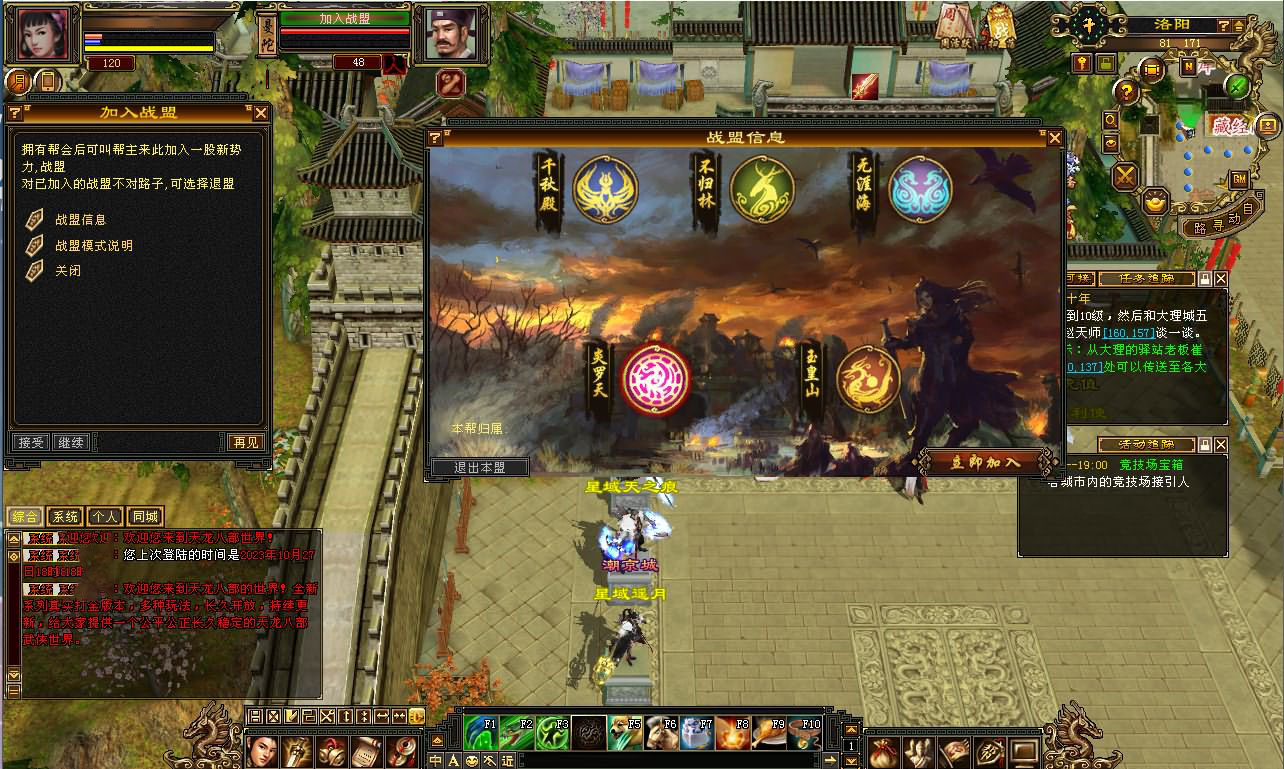The height and width of the screenshot is (769, 1284).
Task: Choose the 战盟模式说明 dialogue option
Action: (93, 245)
